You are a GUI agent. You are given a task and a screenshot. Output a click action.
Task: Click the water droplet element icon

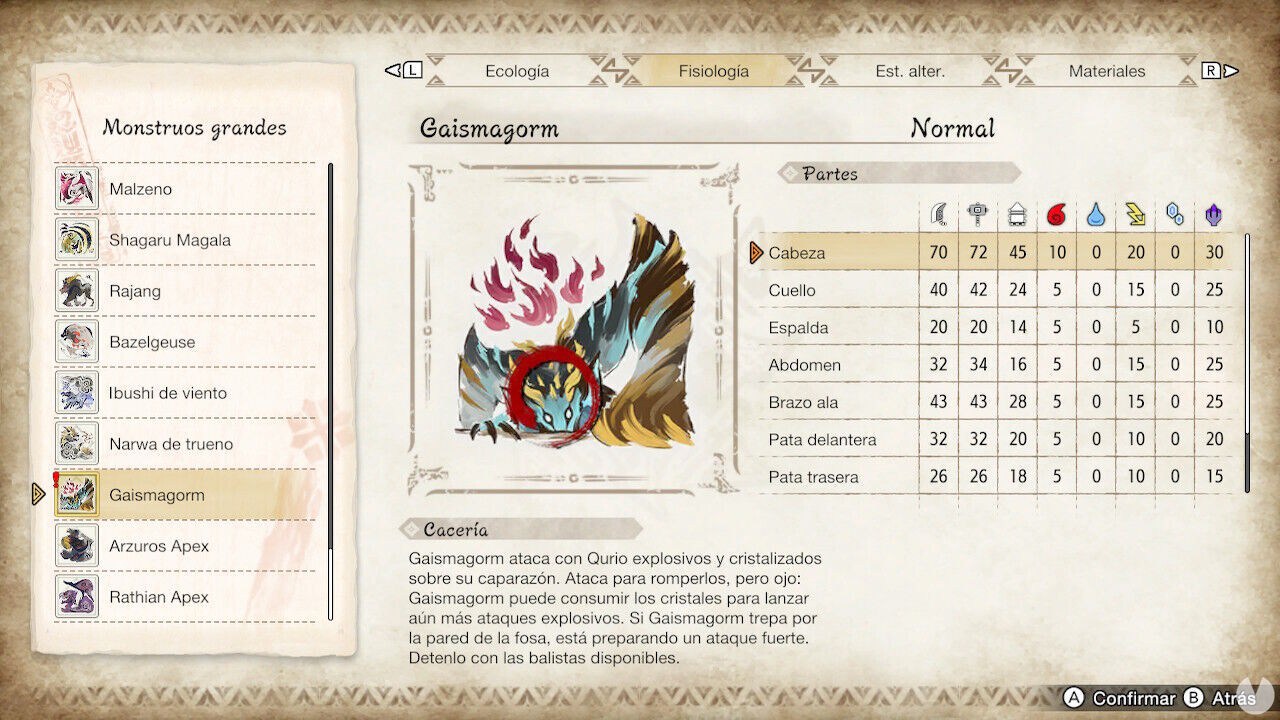(1096, 213)
